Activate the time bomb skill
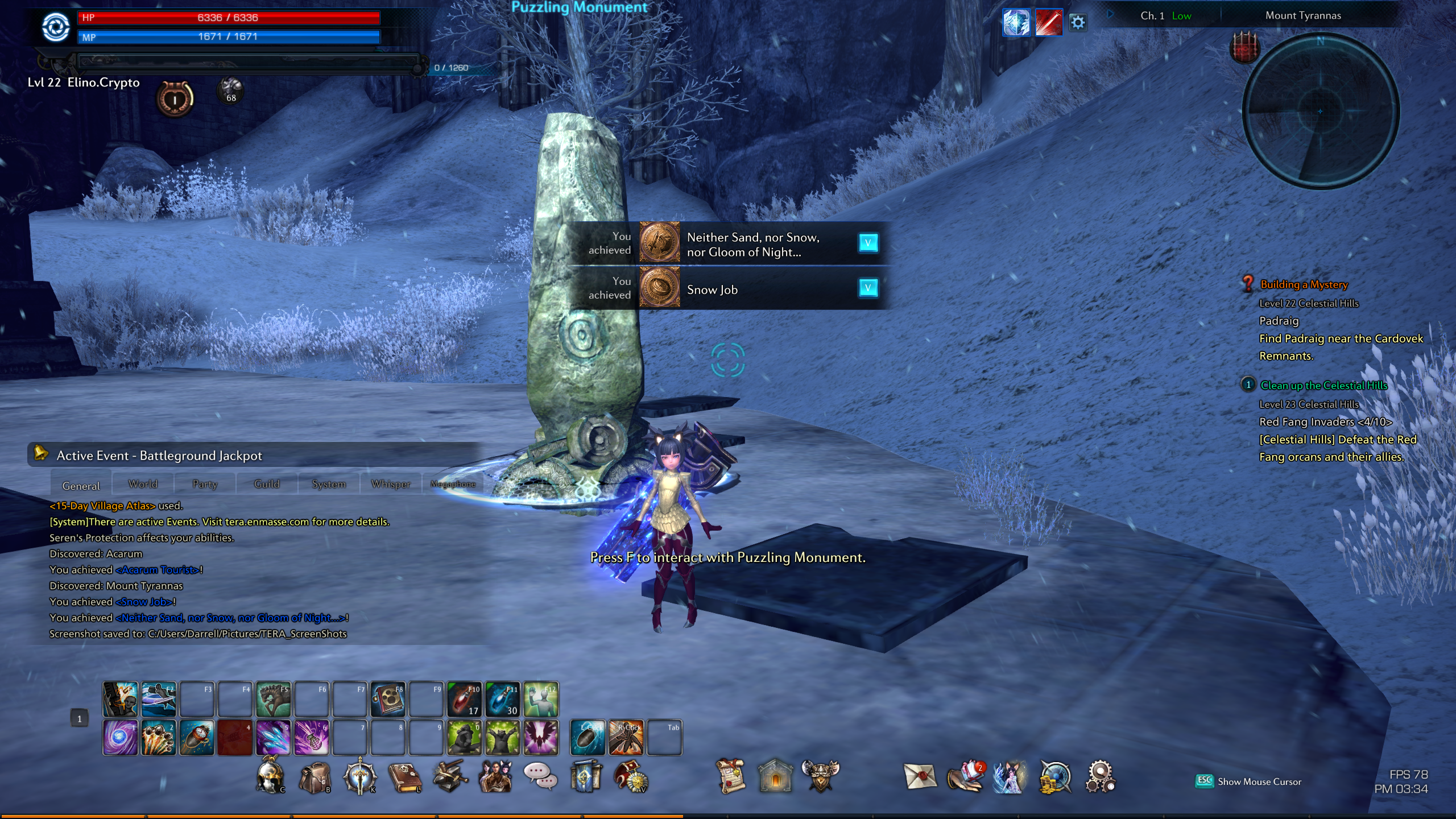 197,738
